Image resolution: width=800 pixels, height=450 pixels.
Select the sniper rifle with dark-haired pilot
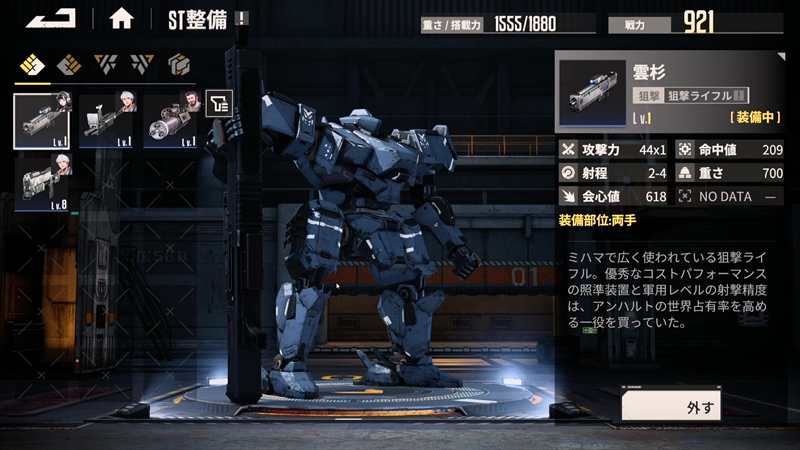tap(42, 120)
